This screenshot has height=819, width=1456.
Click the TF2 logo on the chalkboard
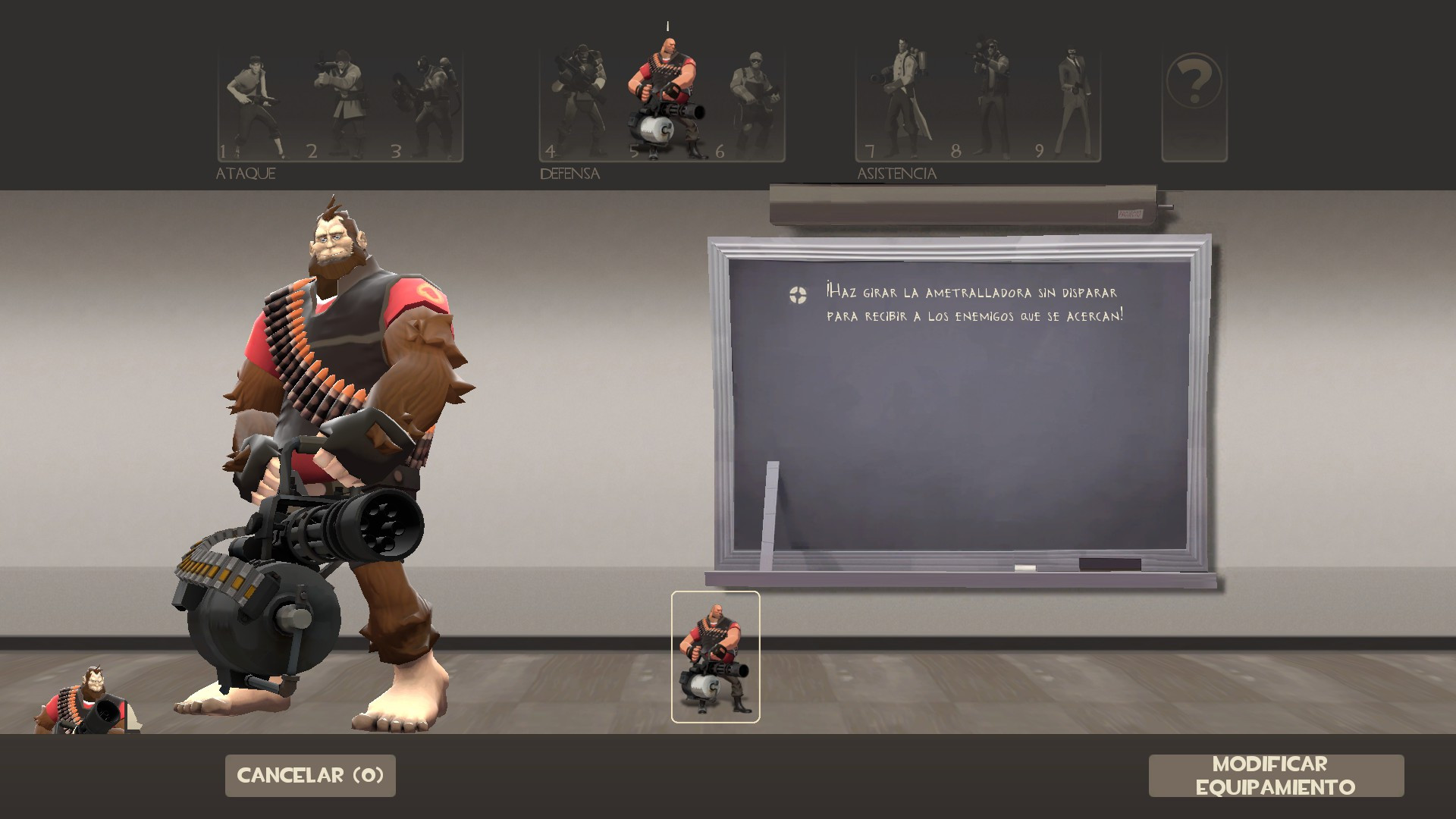tap(796, 294)
